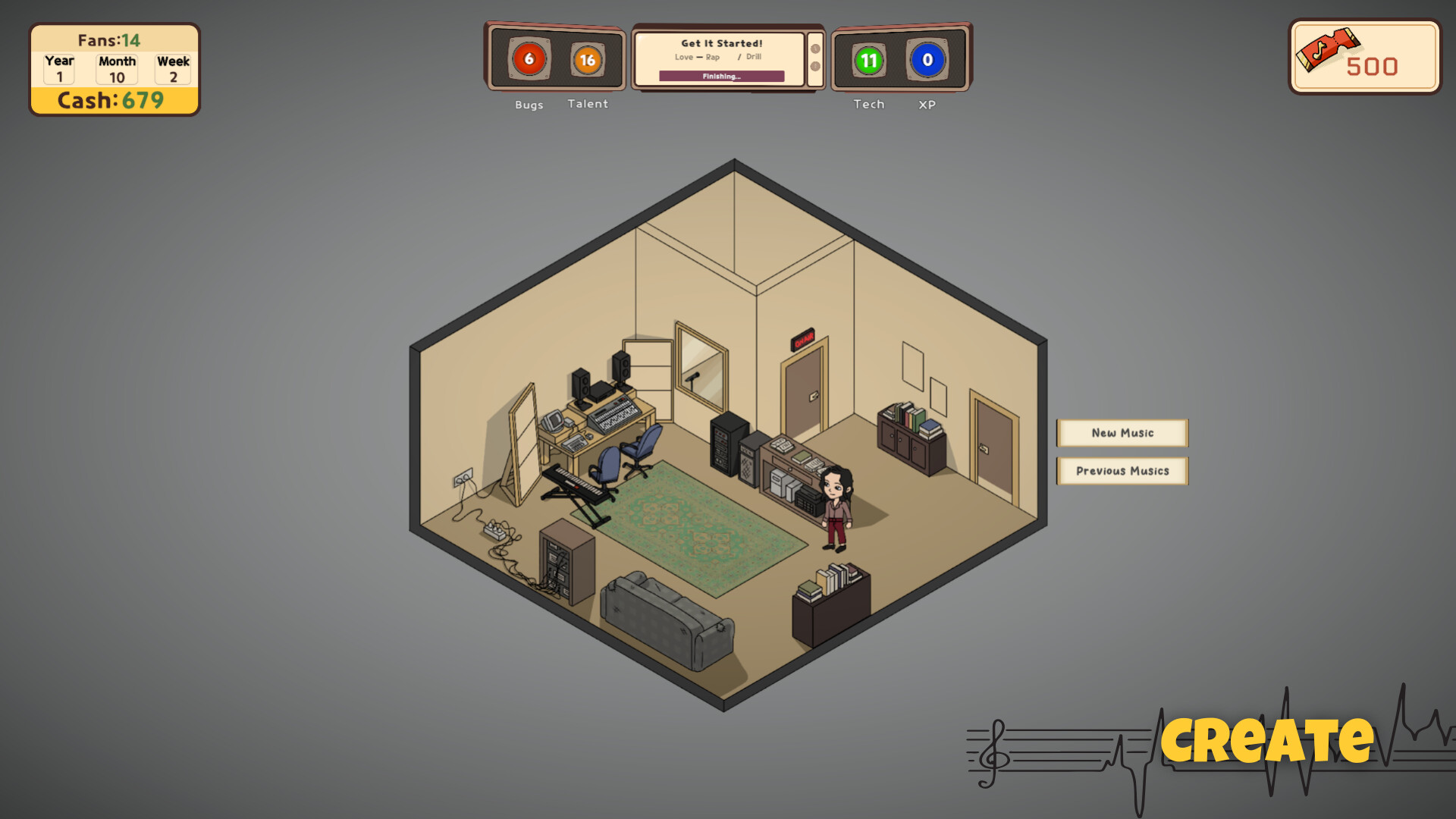1456x819 pixels.
Task: Open the Month 10 counter
Action: [115, 69]
